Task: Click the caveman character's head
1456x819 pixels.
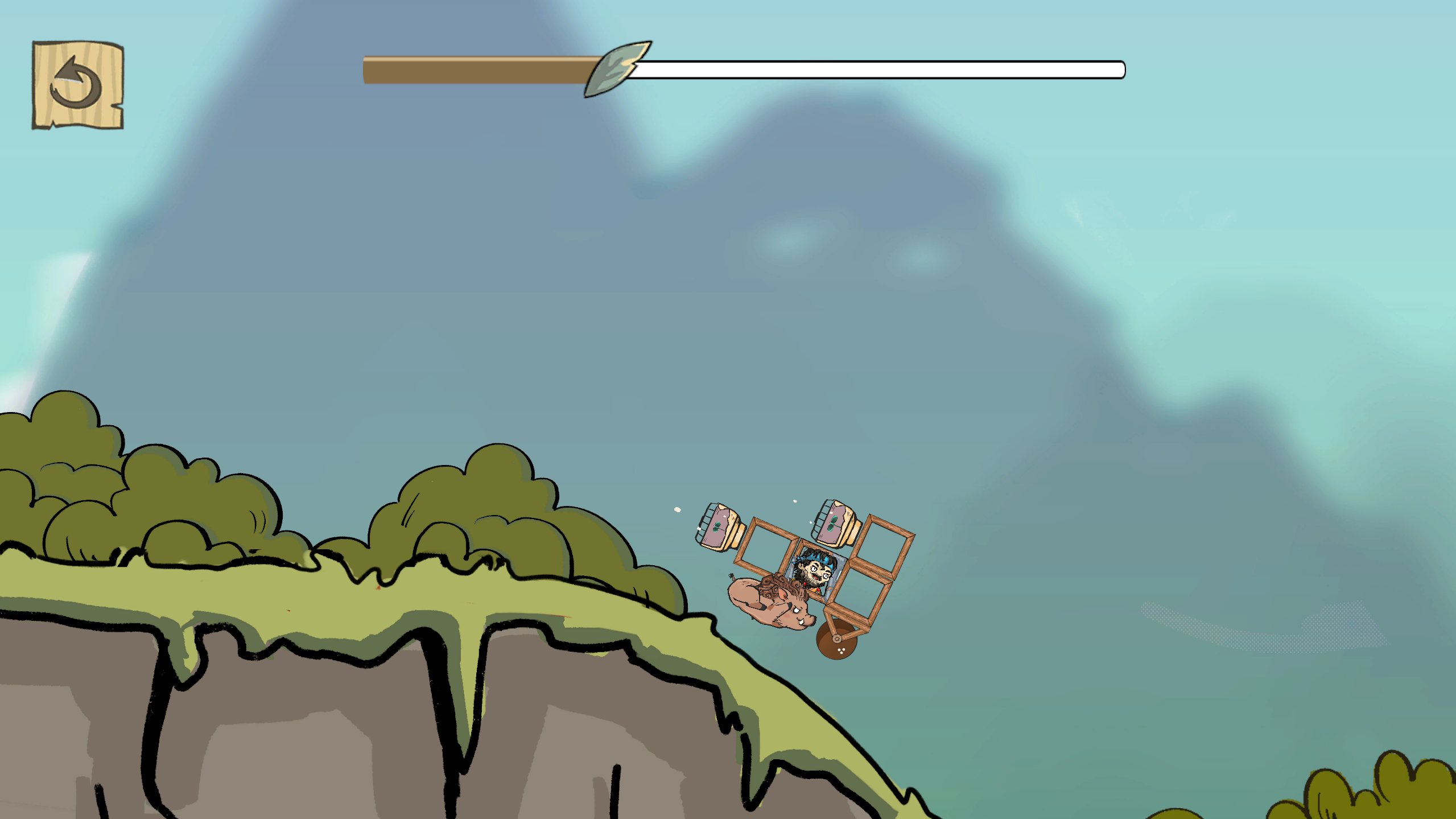Action: [816, 570]
